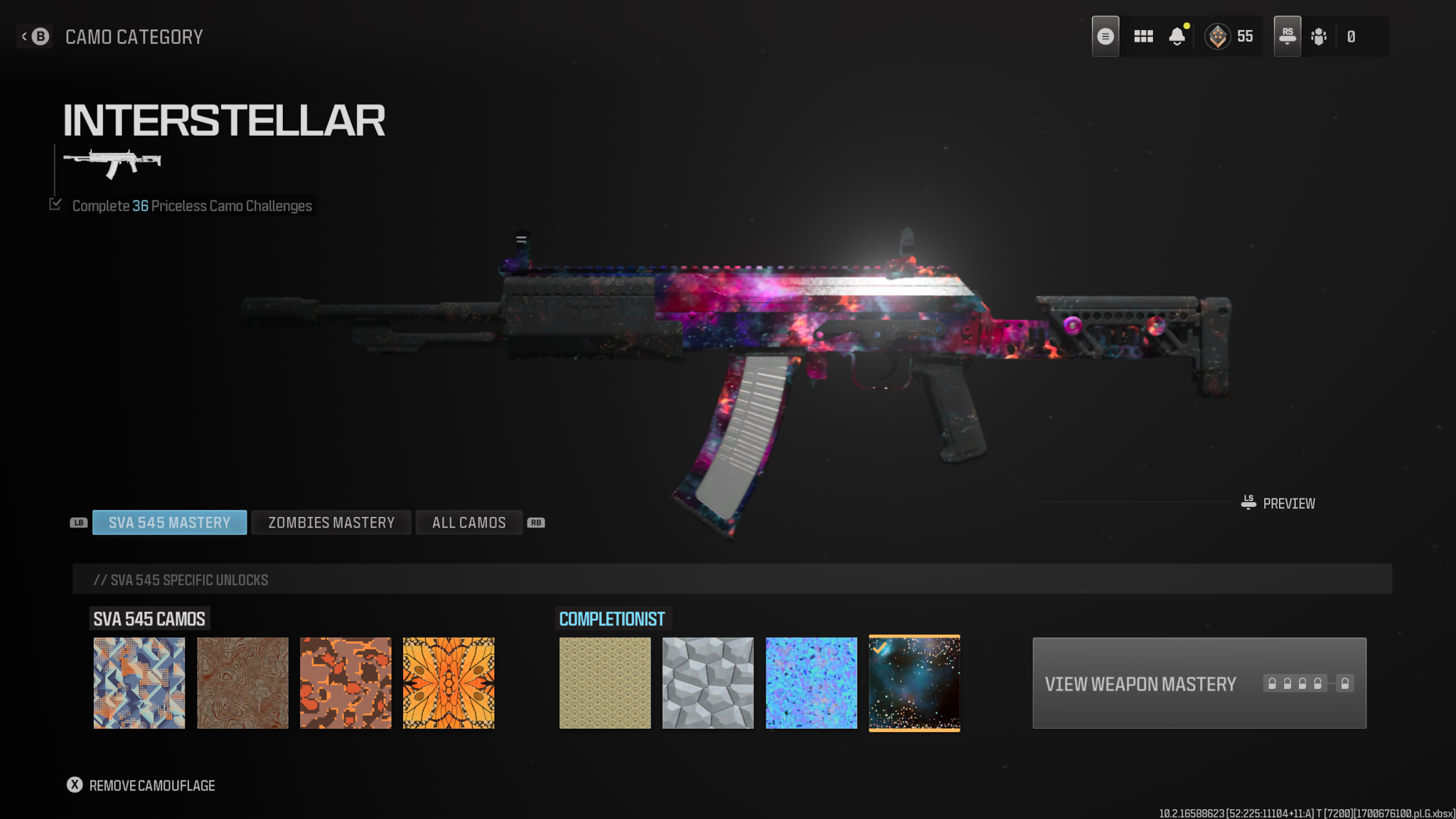Click Remove Camouflage at the bottom
This screenshot has width=1456, height=819.
tap(142, 786)
